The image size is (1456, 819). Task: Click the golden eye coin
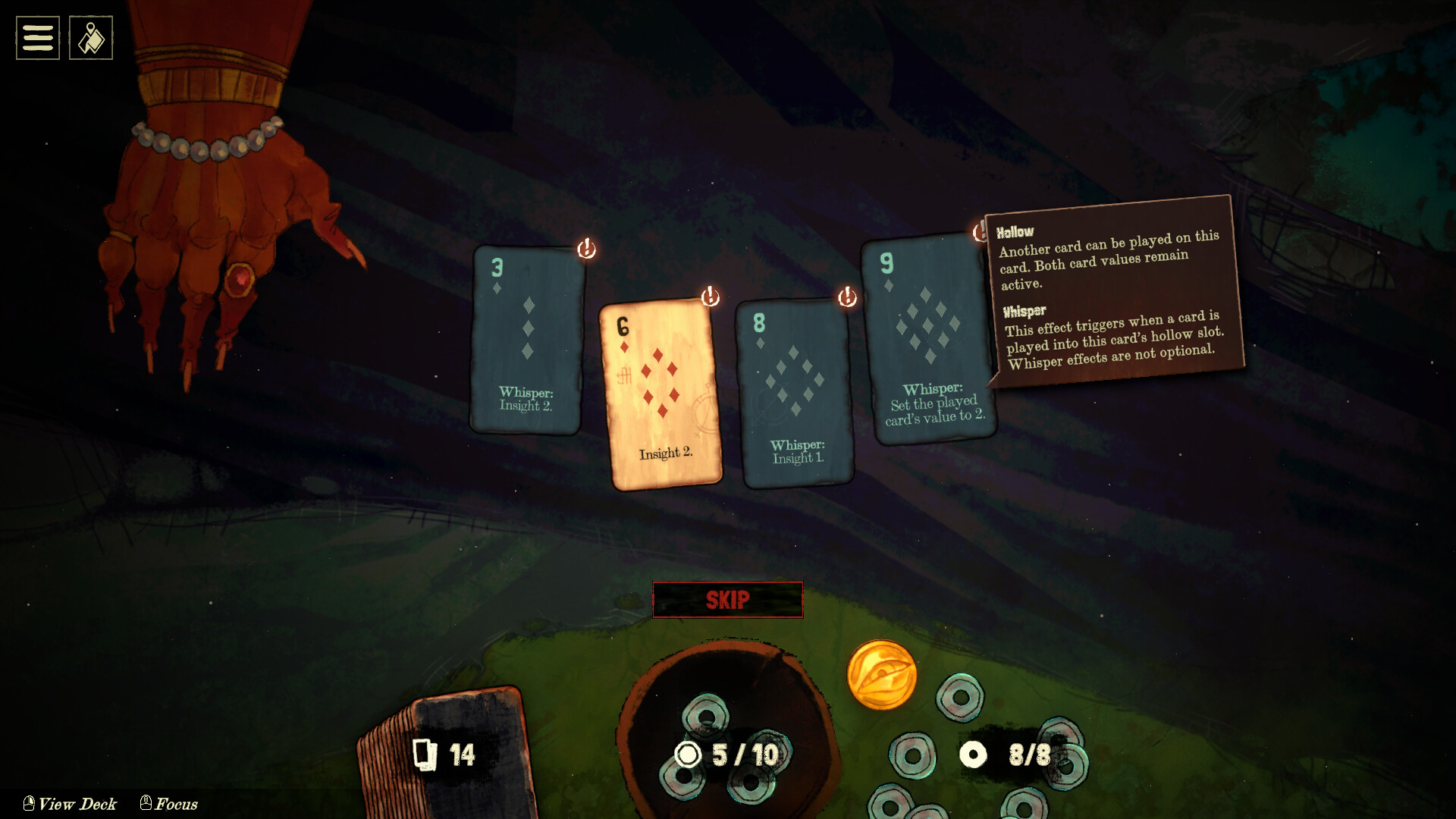881,675
